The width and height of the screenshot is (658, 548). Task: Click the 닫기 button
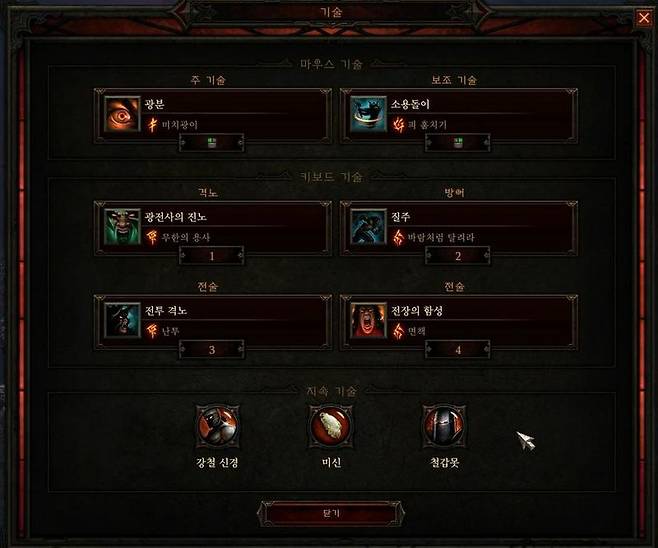(x=329, y=512)
